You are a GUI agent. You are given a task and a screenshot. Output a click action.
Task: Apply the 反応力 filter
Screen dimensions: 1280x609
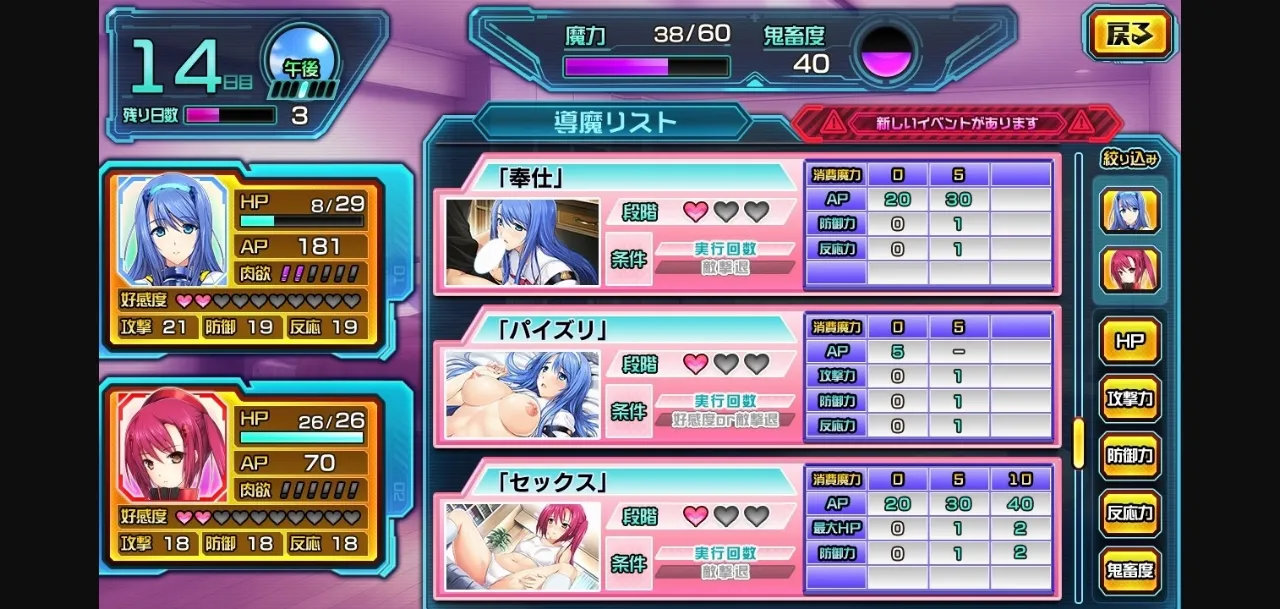coord(1130,514)
